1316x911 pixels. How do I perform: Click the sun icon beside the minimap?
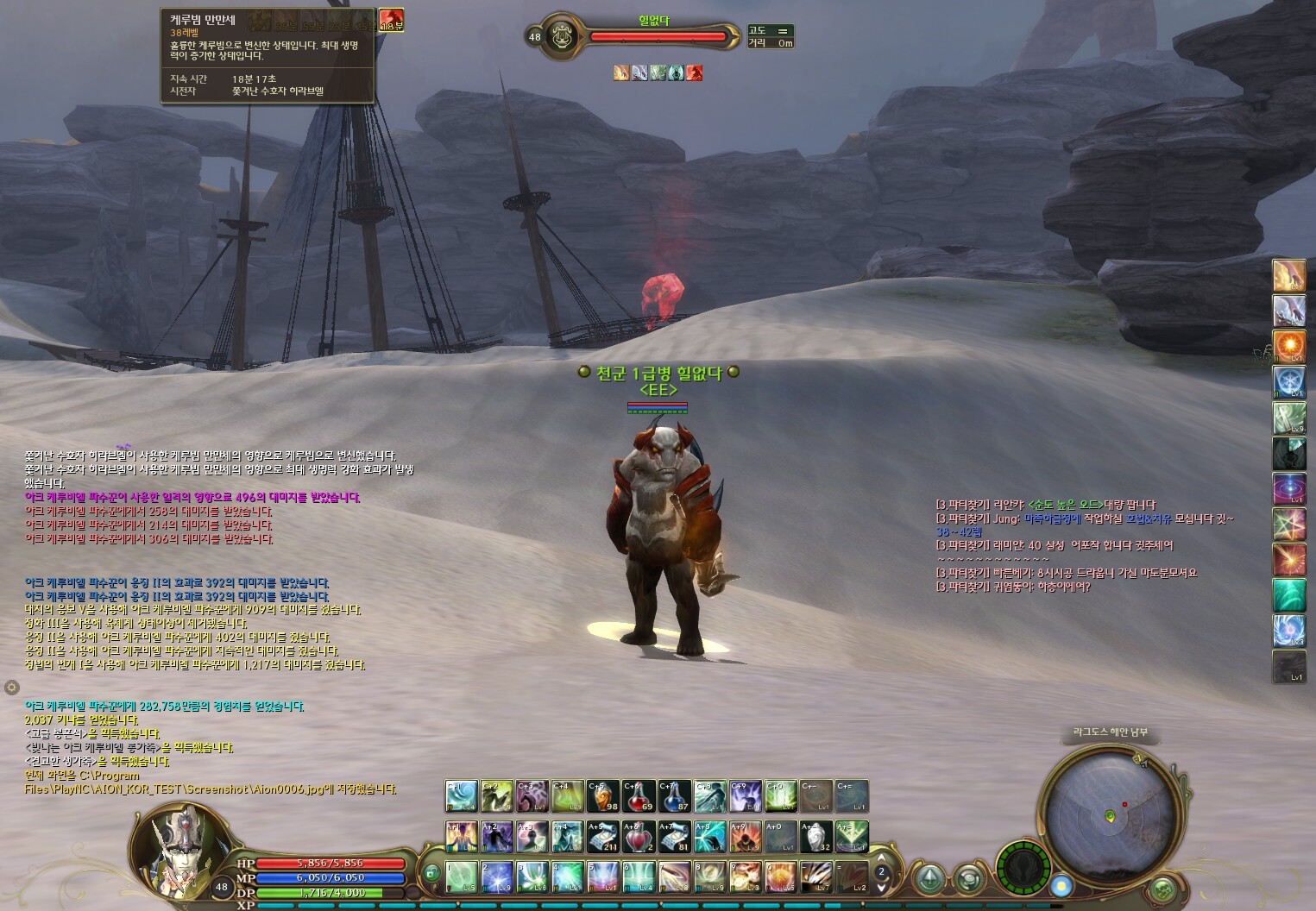pos(1061,885)
